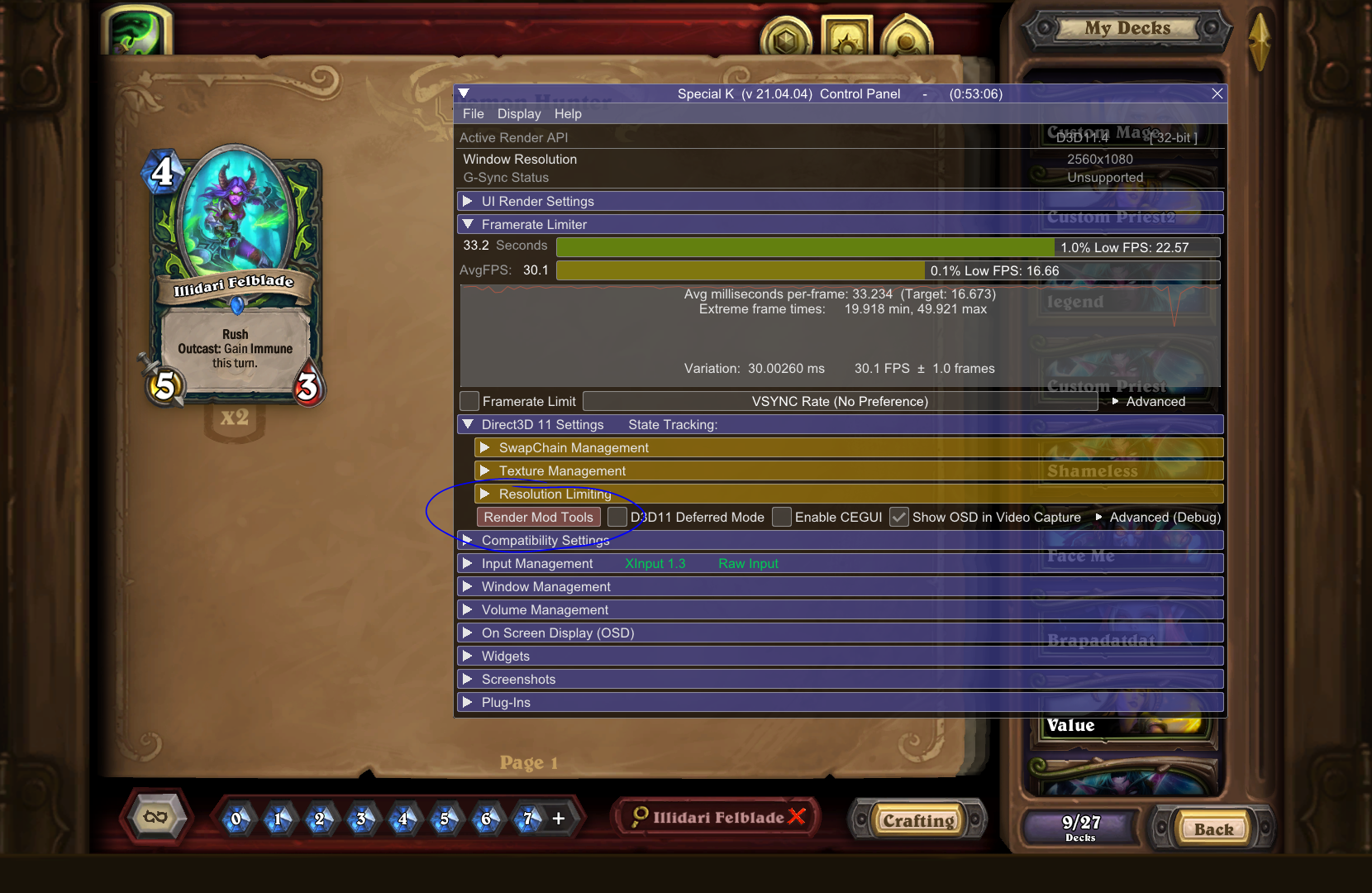Select the infinity mana cost filter
The width and height of the screenshot is (1372, 893).
click(155, 817)
